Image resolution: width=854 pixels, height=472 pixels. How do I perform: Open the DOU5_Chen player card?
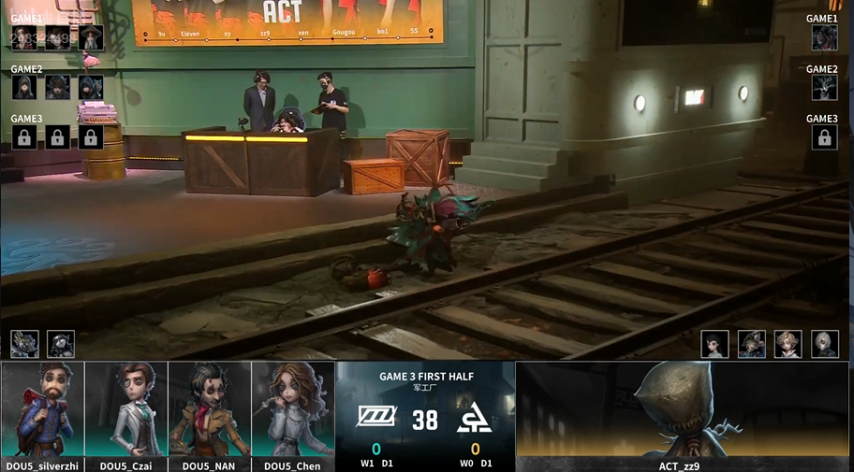293,410
